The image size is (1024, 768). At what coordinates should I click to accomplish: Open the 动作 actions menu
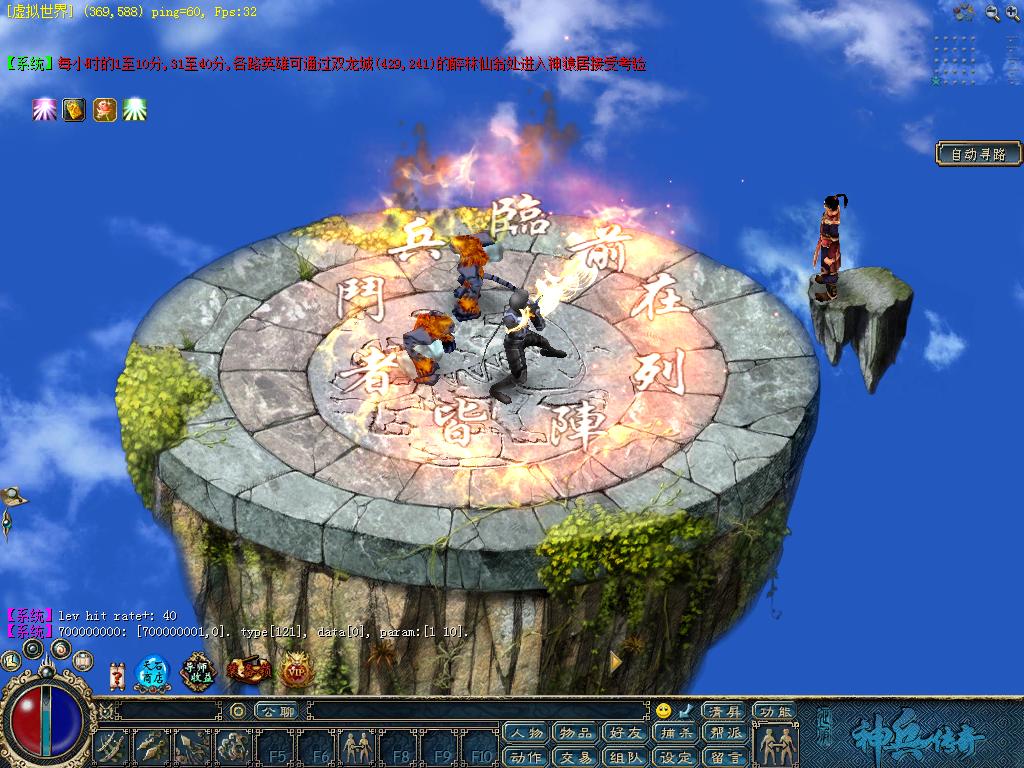pyautogui.click(x=526, y=757)
